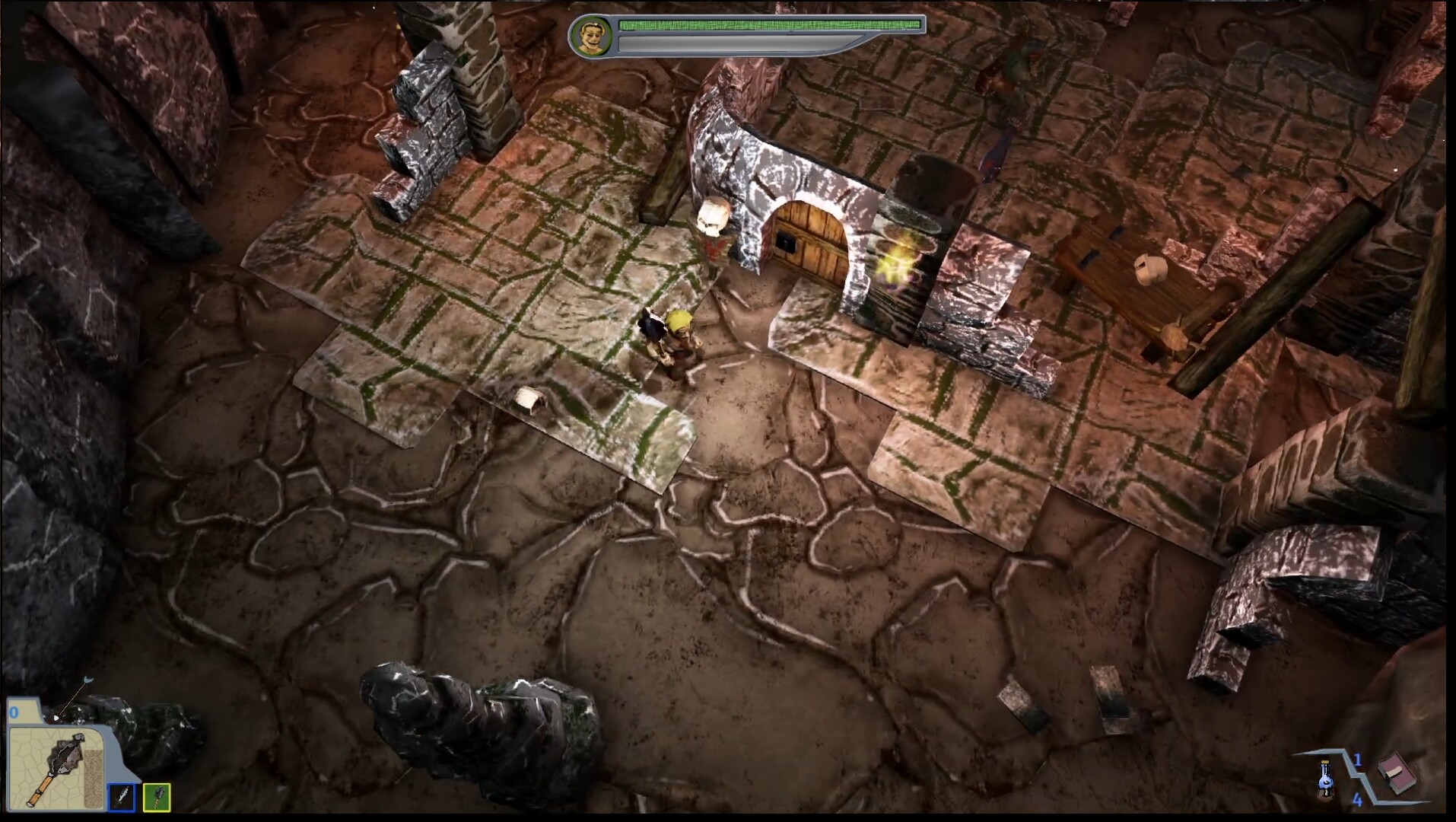Click the book quantity number 4
1456x822 pixels.
click(1358, 800)
